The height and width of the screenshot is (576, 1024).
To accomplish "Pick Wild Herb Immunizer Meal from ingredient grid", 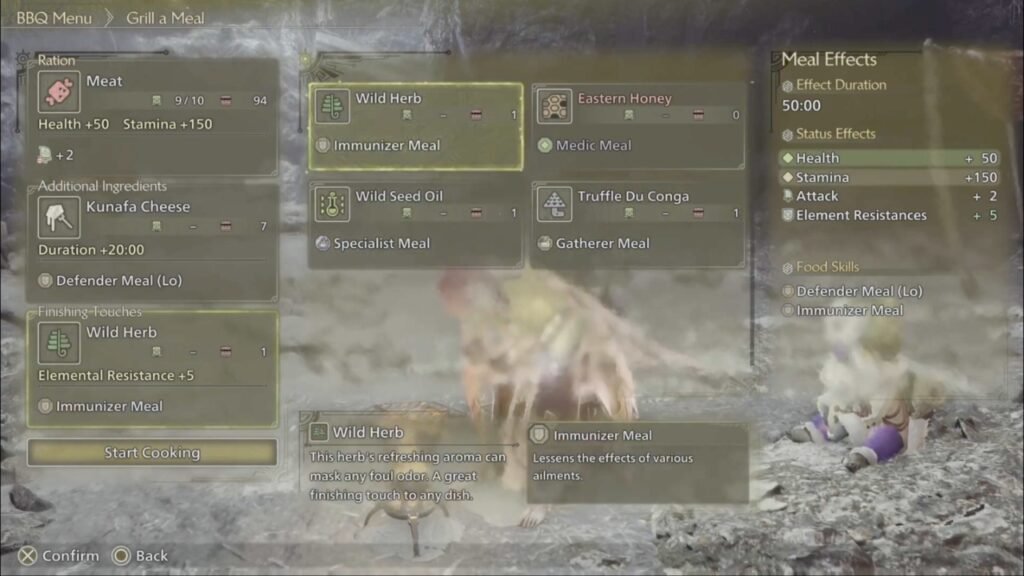I will 415,126.
